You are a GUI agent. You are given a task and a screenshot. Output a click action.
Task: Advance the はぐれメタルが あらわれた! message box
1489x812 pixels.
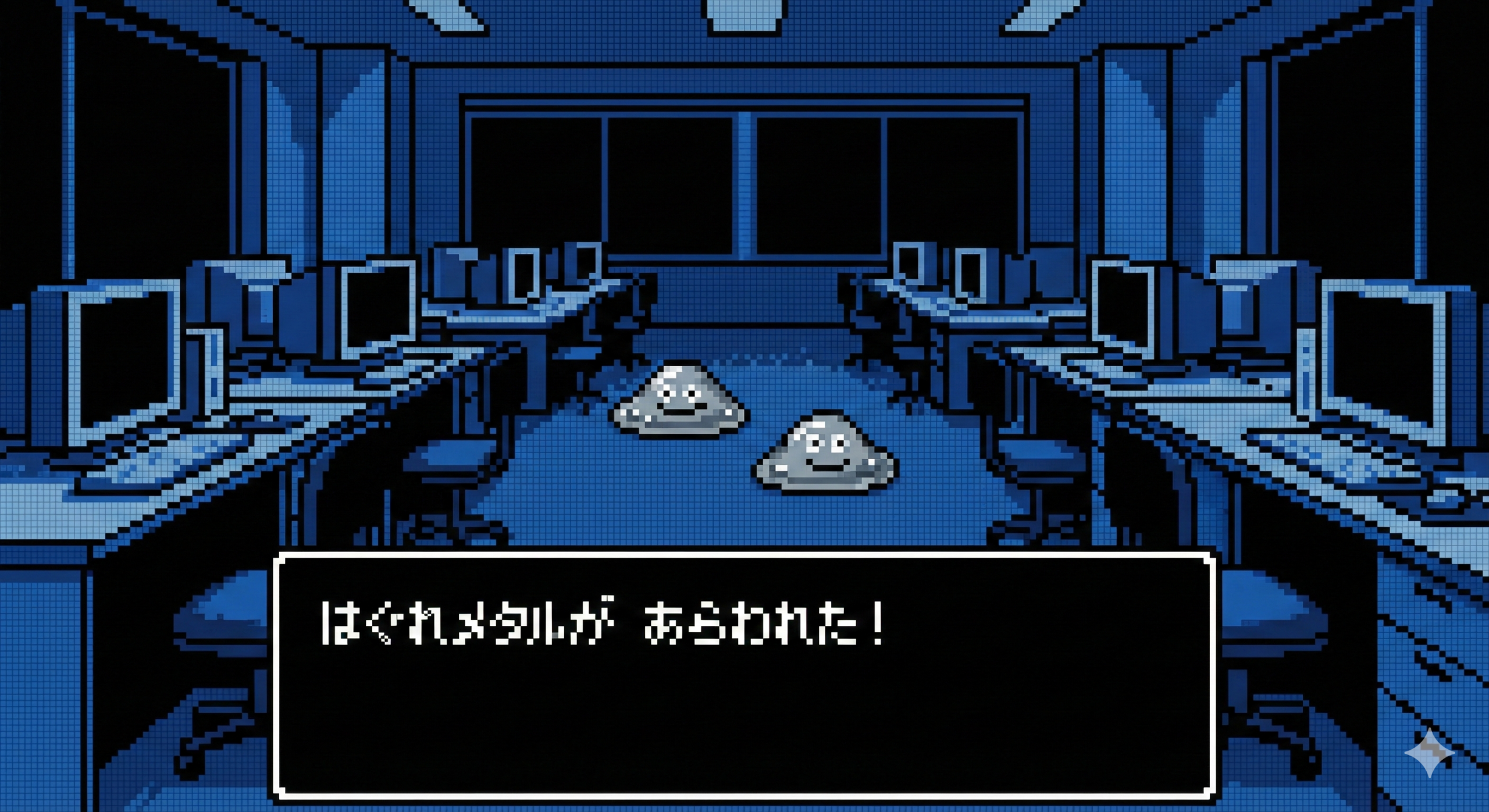click(744, 675)
